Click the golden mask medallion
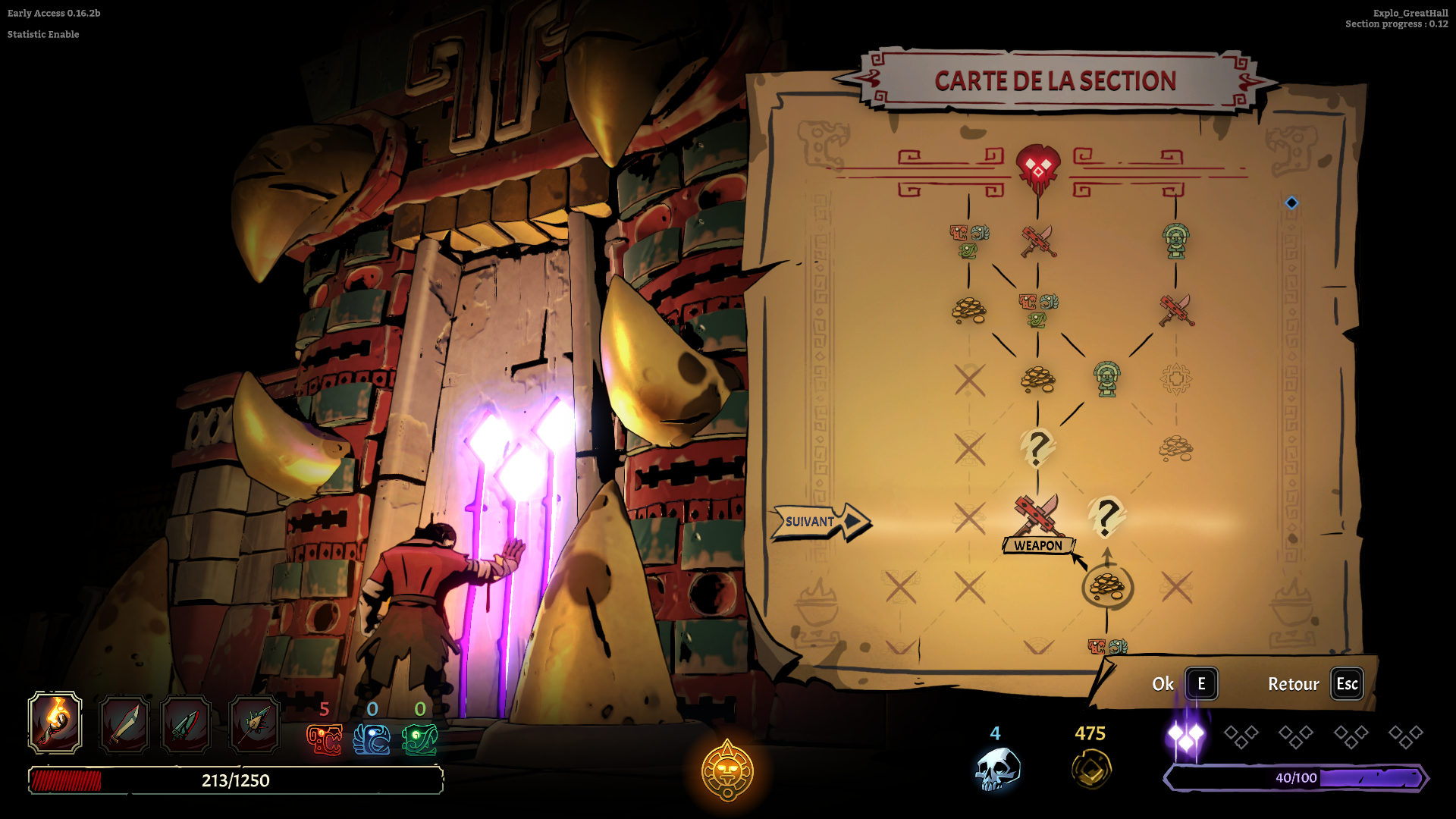Screen dimensions: 1456x819 [727, 770]
